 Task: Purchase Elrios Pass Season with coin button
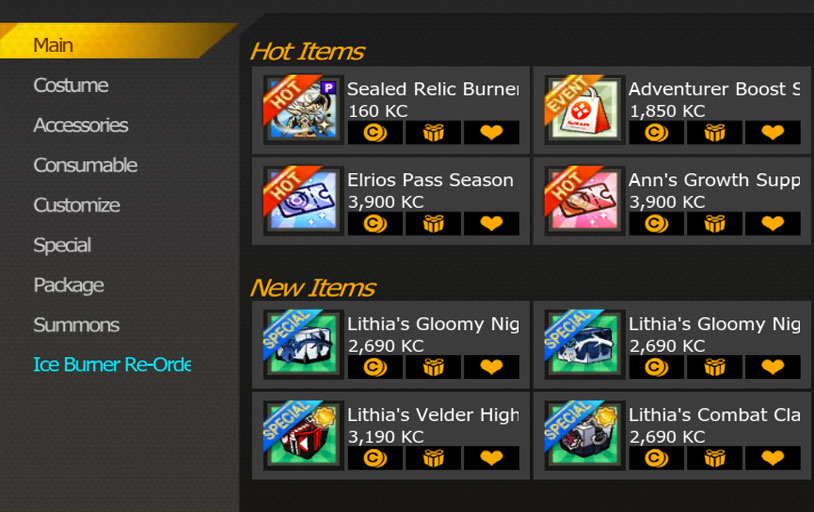pyautogui.click(x=375, y=224)
